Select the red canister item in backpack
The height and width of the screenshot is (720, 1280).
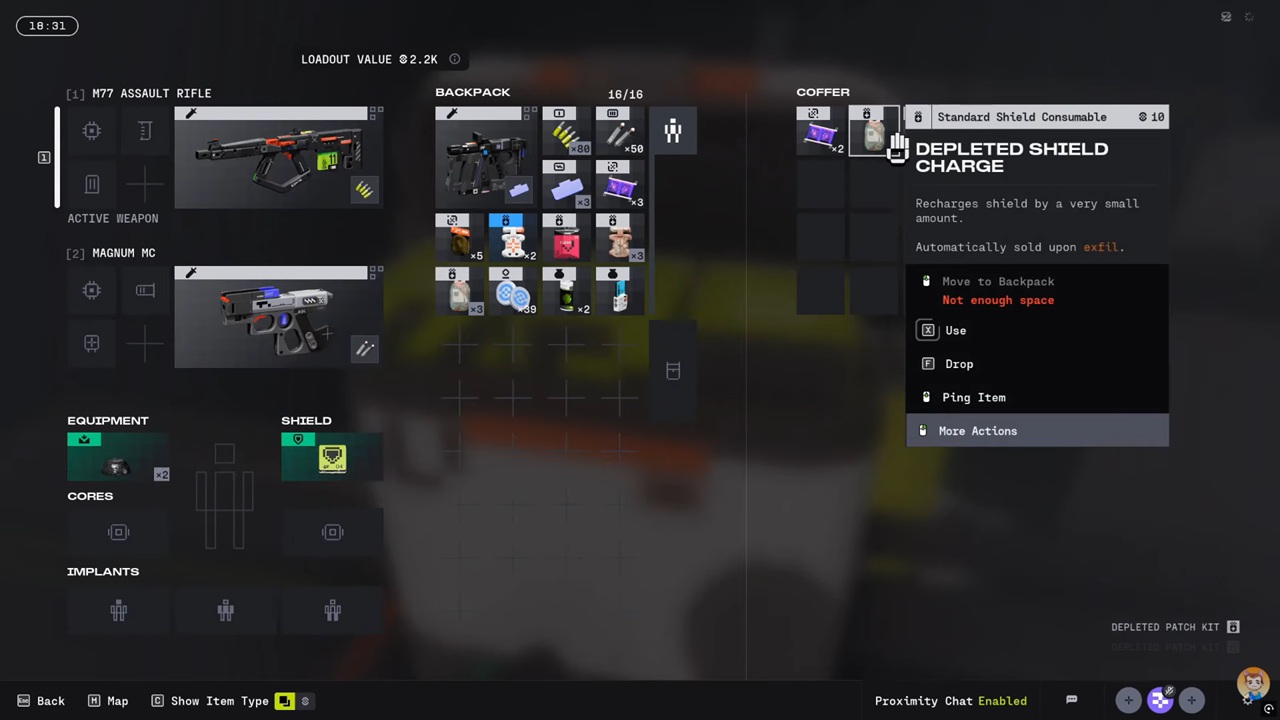[566, 240]
